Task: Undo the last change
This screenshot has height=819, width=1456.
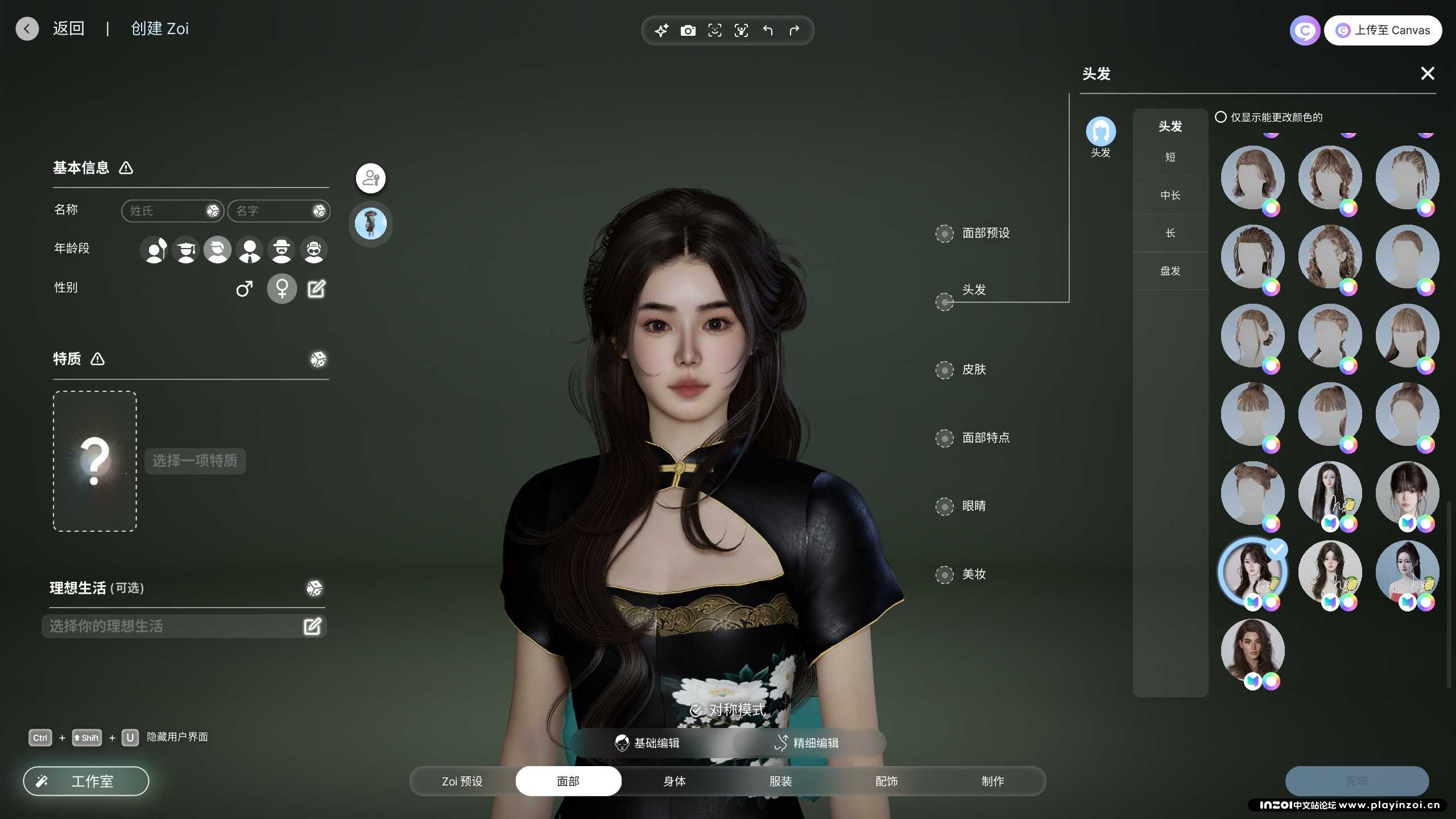Action: [768, 31]
